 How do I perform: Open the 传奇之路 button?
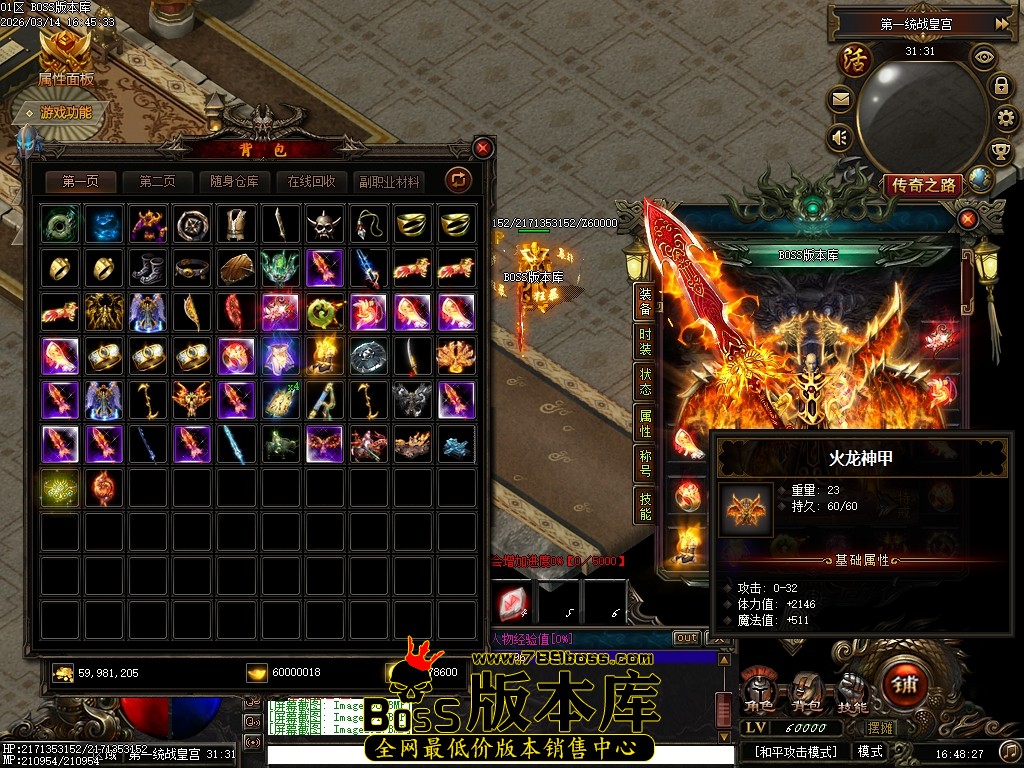pos(922,185)
